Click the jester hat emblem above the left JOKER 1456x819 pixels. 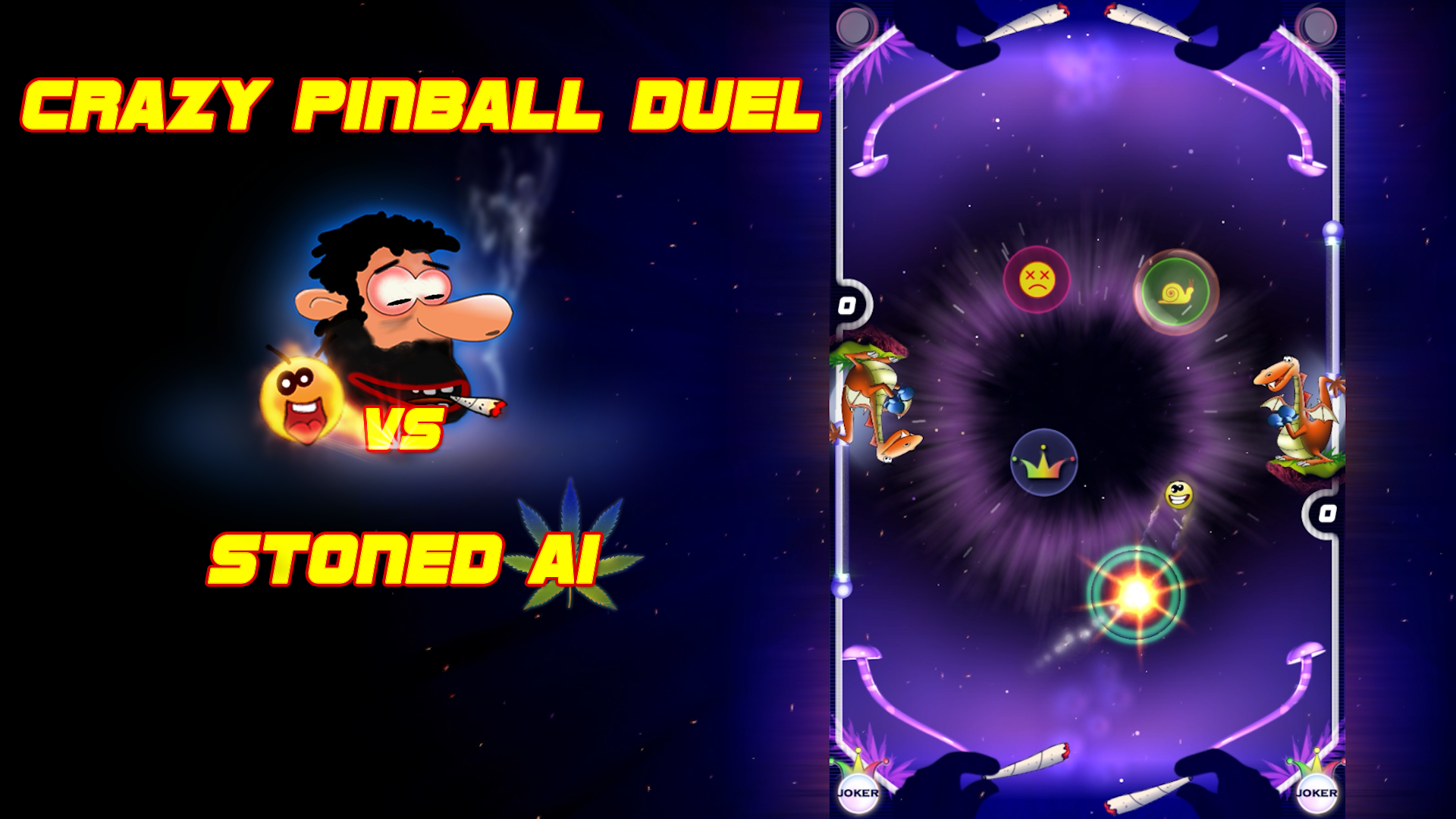[858, 764]
